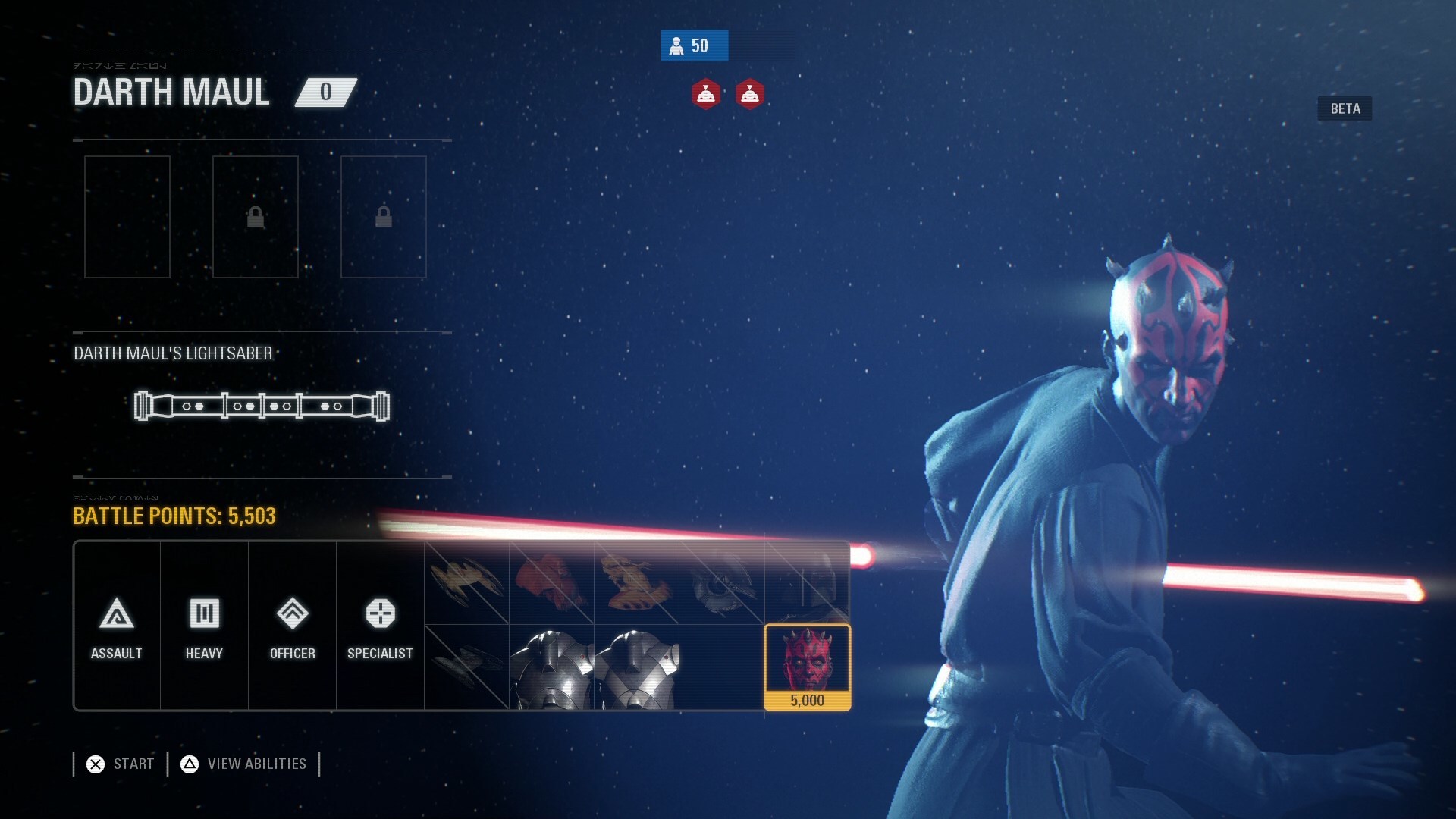This screenshot has width=1456, height=819.
Task: Switch to the Specialist class
Action: 380,626
